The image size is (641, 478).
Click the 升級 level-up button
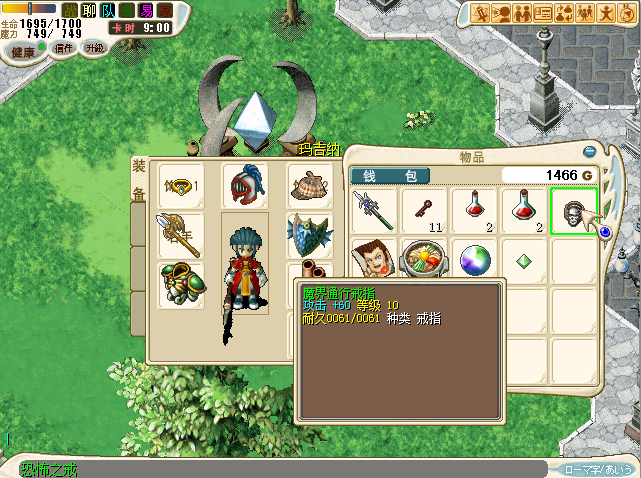pyautogui.click(x=94, y=48)
